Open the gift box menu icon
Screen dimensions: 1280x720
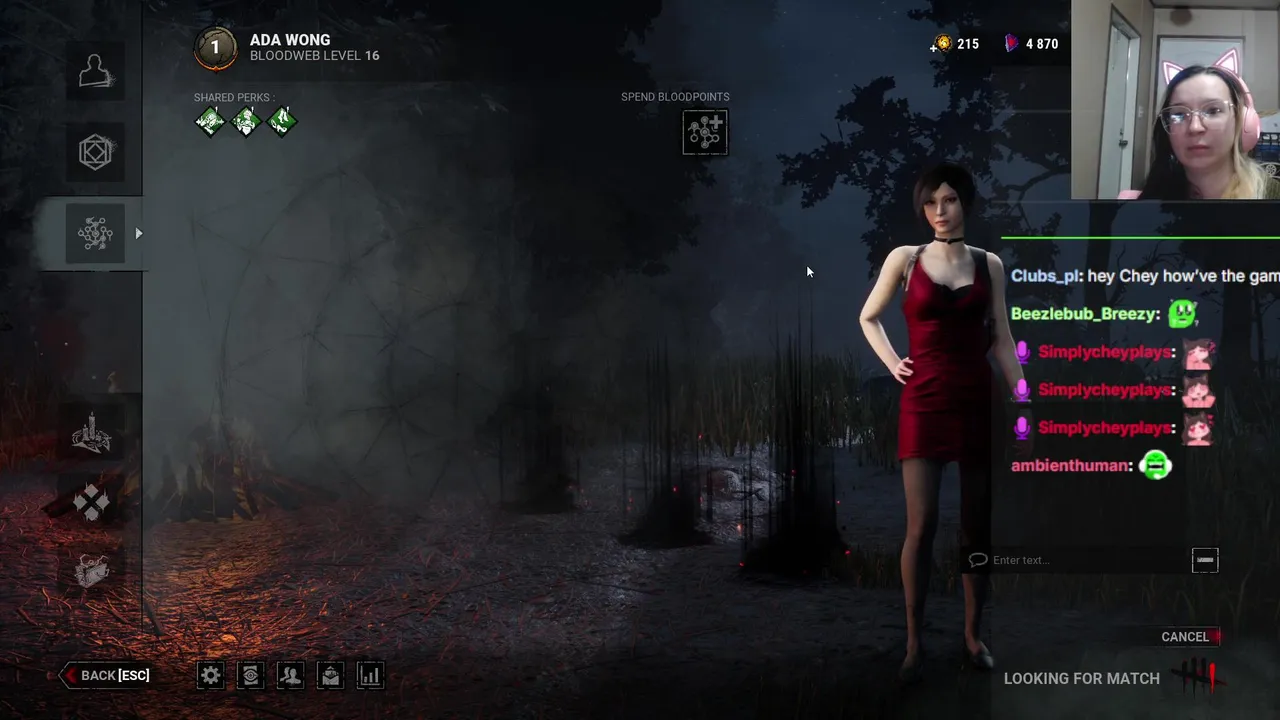(x=91, y=570)
